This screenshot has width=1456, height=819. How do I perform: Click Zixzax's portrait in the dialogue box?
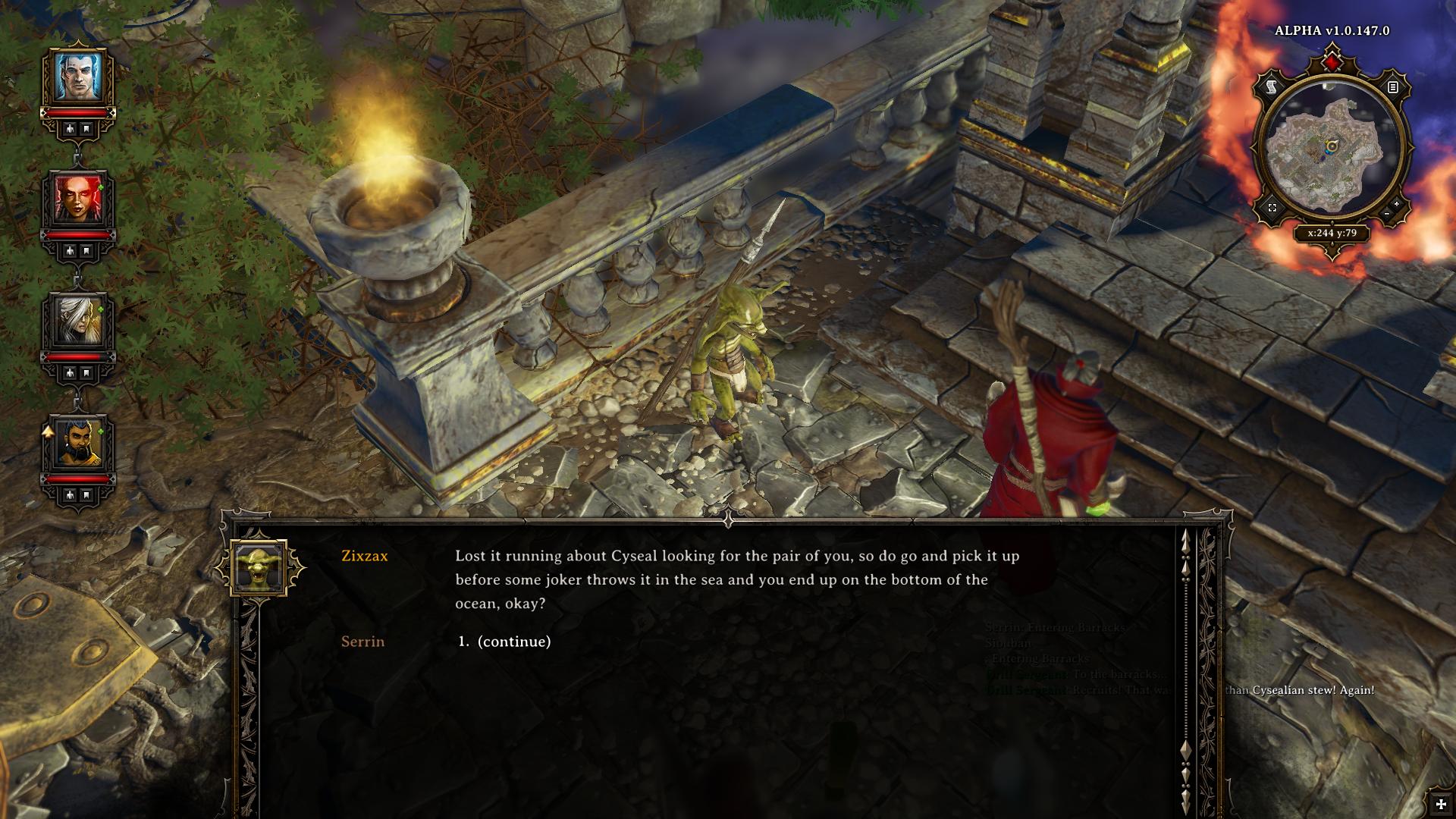click(x=259, y=567)
